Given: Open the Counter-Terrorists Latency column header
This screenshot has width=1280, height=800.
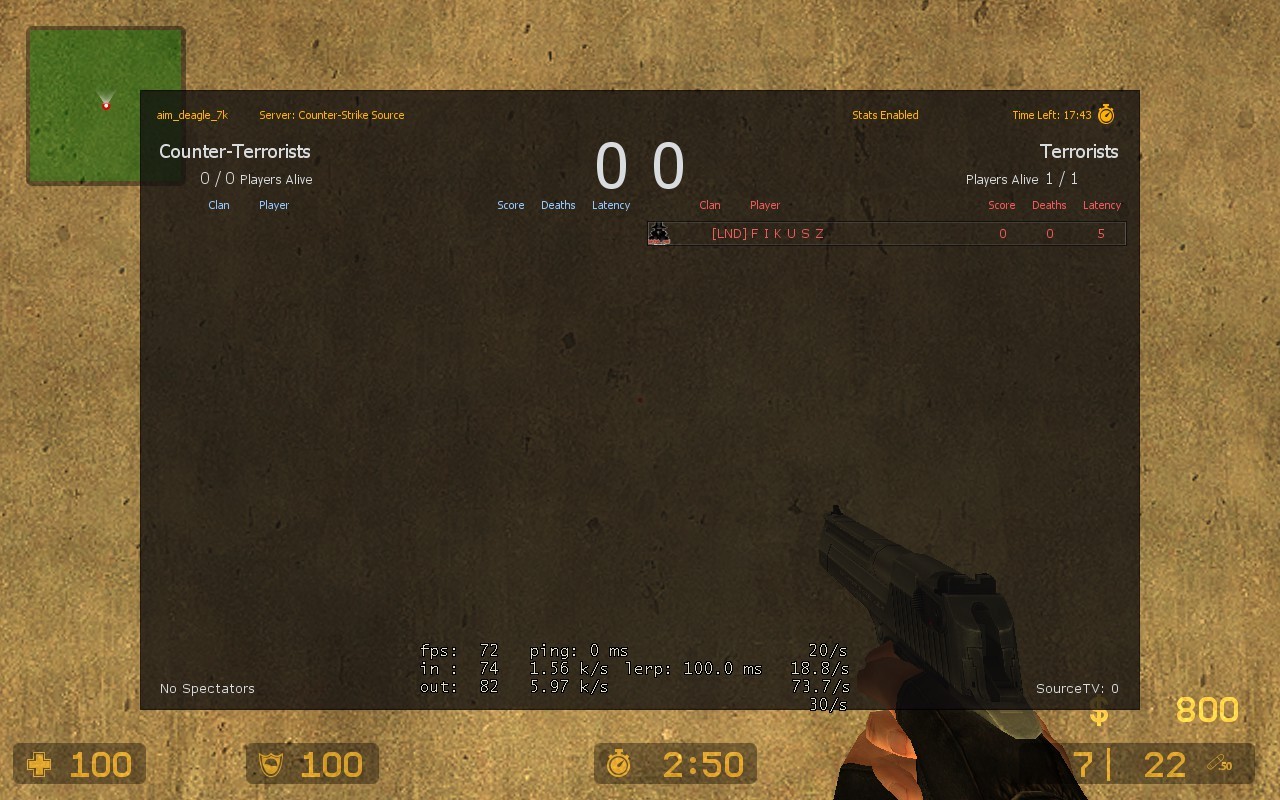Looking at the screenshot, I should click(611, 205).
